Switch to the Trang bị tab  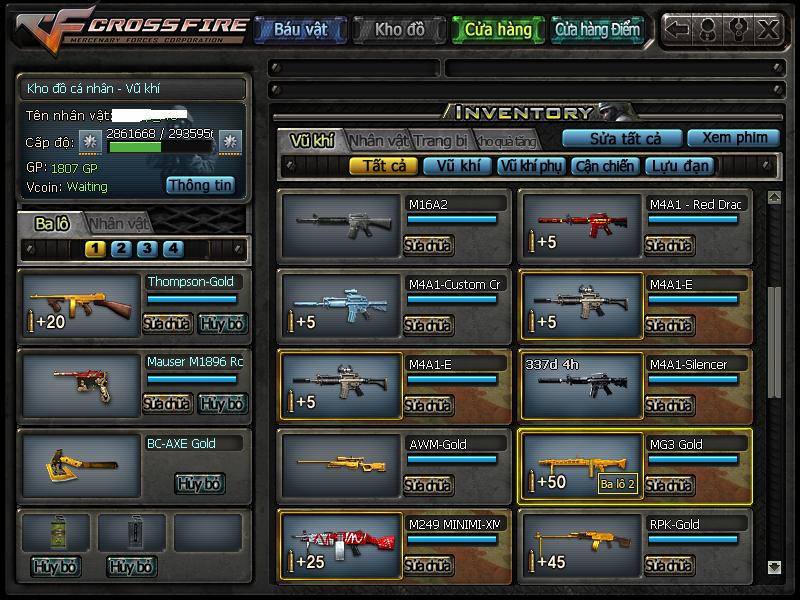click(x=441, y=141)
